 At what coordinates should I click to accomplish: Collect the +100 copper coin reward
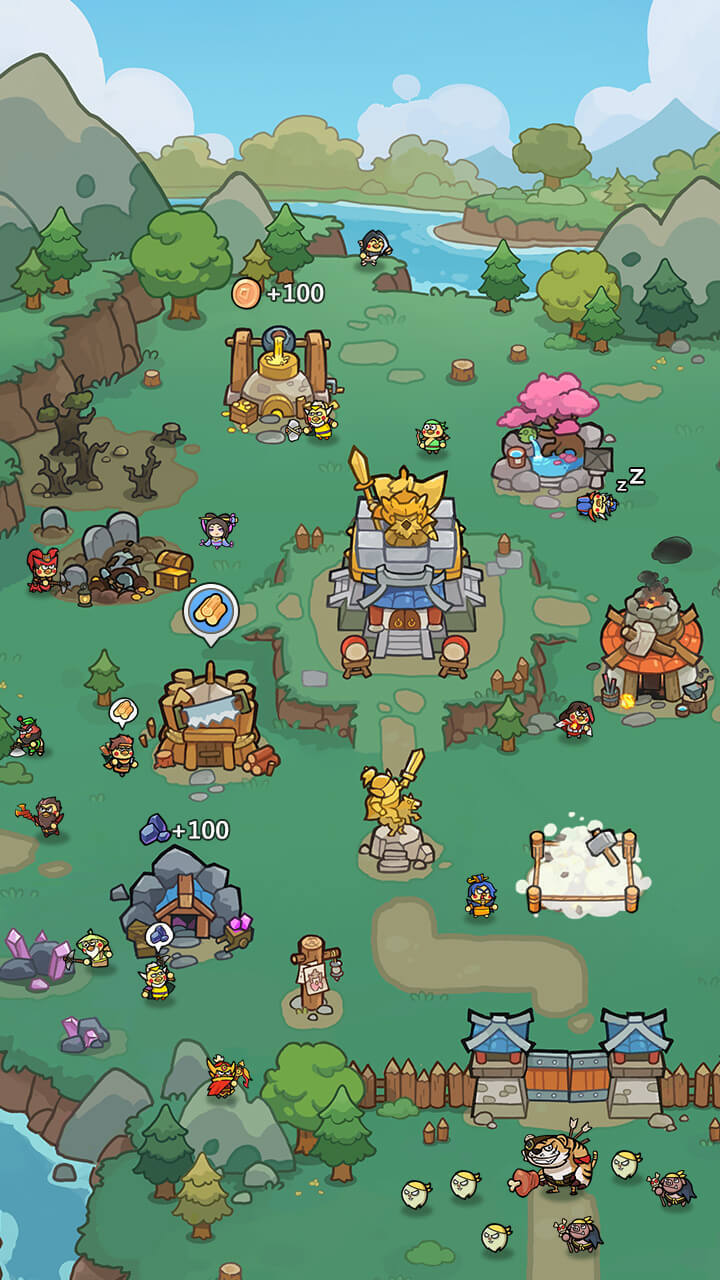(x=248, y=293)
